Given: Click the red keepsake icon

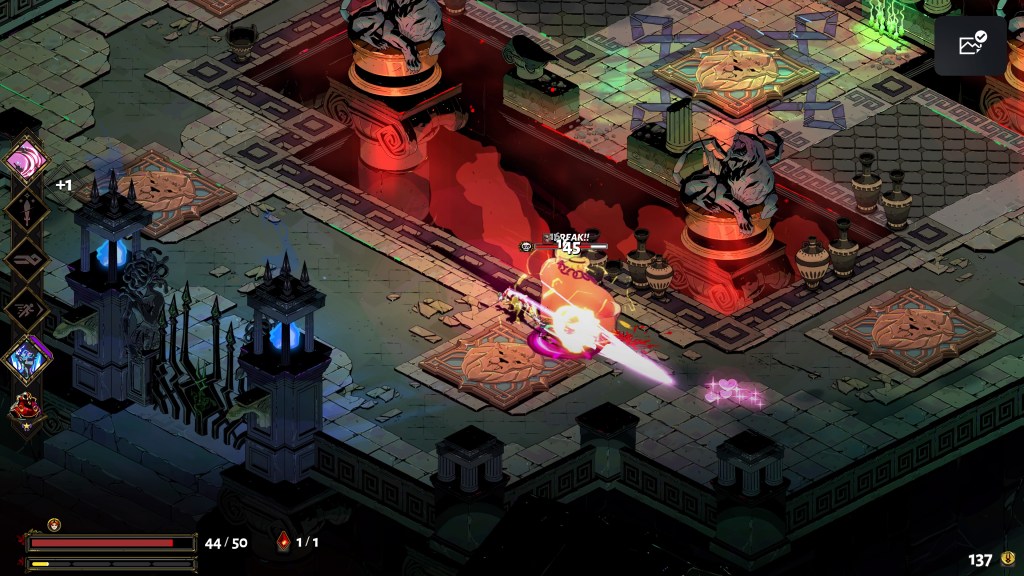Looking at the screenshot, I should (25, 408).
